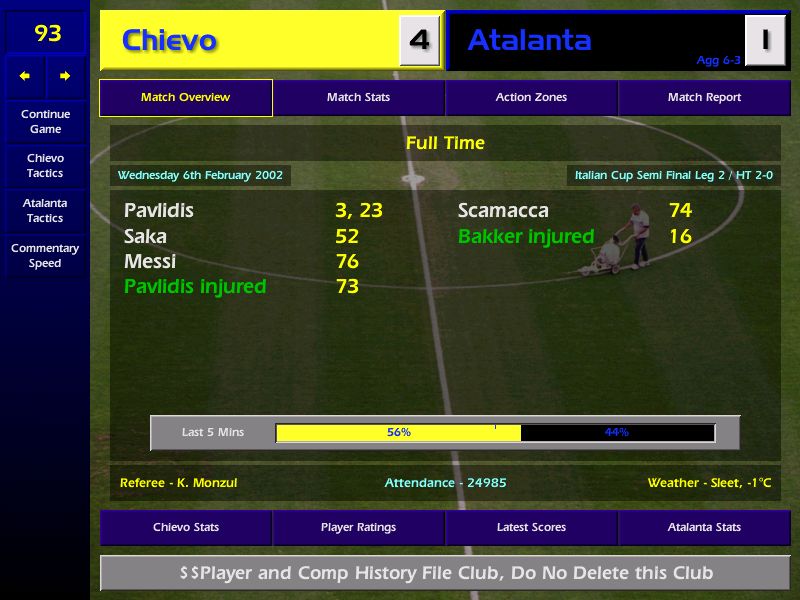Select goalscorer Scamacca
Image resolution: width=800 pixels, height=600 pixels.
coord(503,211)
